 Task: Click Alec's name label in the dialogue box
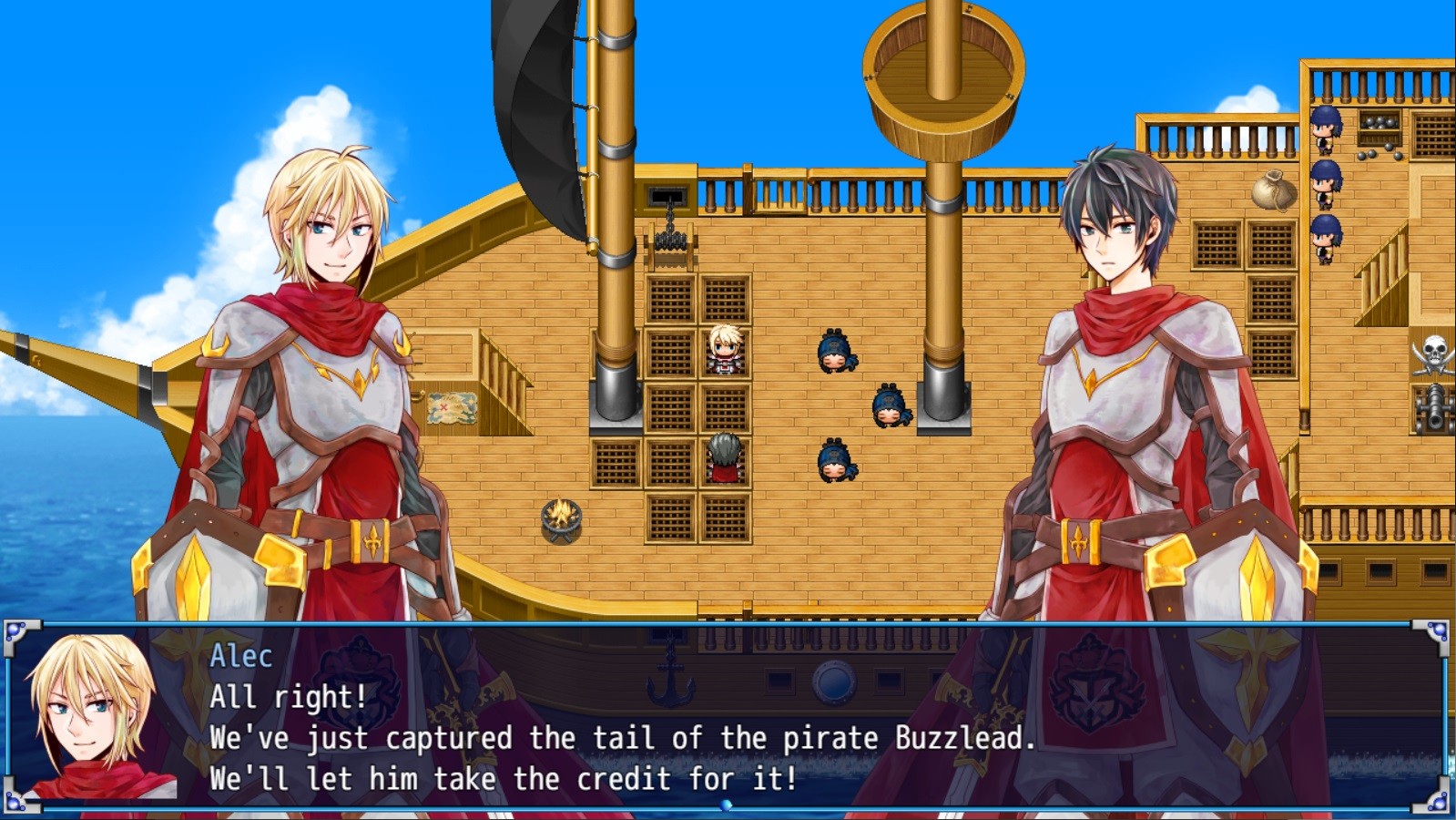tap(241, 656)
